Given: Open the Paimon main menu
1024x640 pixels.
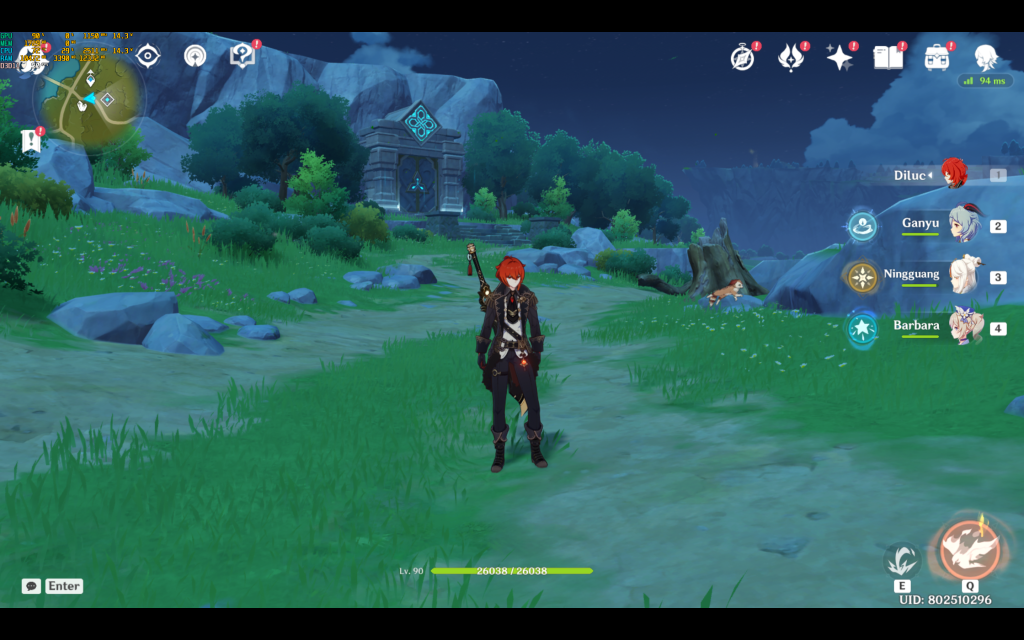Looking at the screenshot, I should click(31, 57).
